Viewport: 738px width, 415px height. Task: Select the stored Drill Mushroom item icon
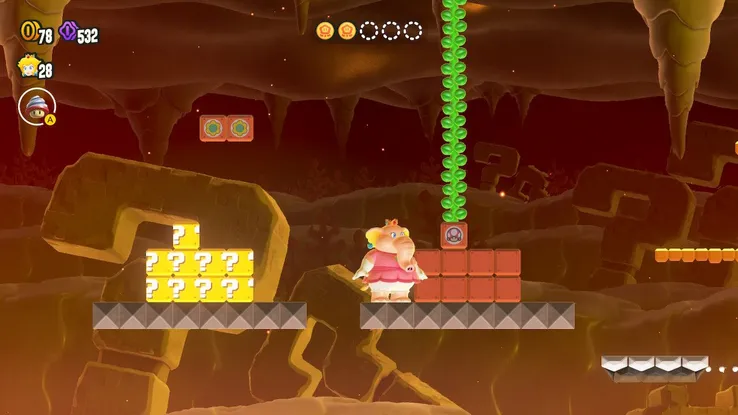35,106
